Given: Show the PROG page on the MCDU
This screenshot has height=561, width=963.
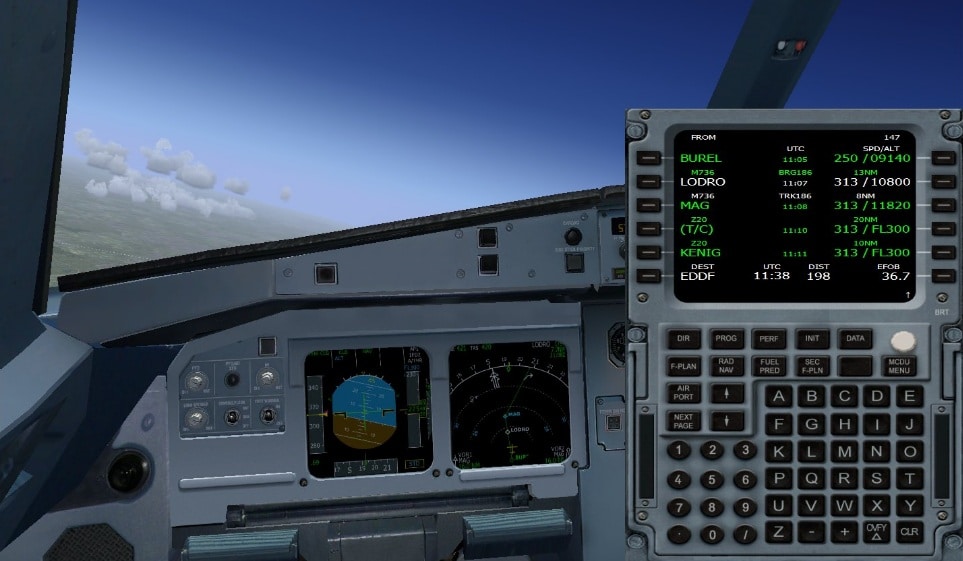Looking at the screenshot, I should (x=726, y=339).
